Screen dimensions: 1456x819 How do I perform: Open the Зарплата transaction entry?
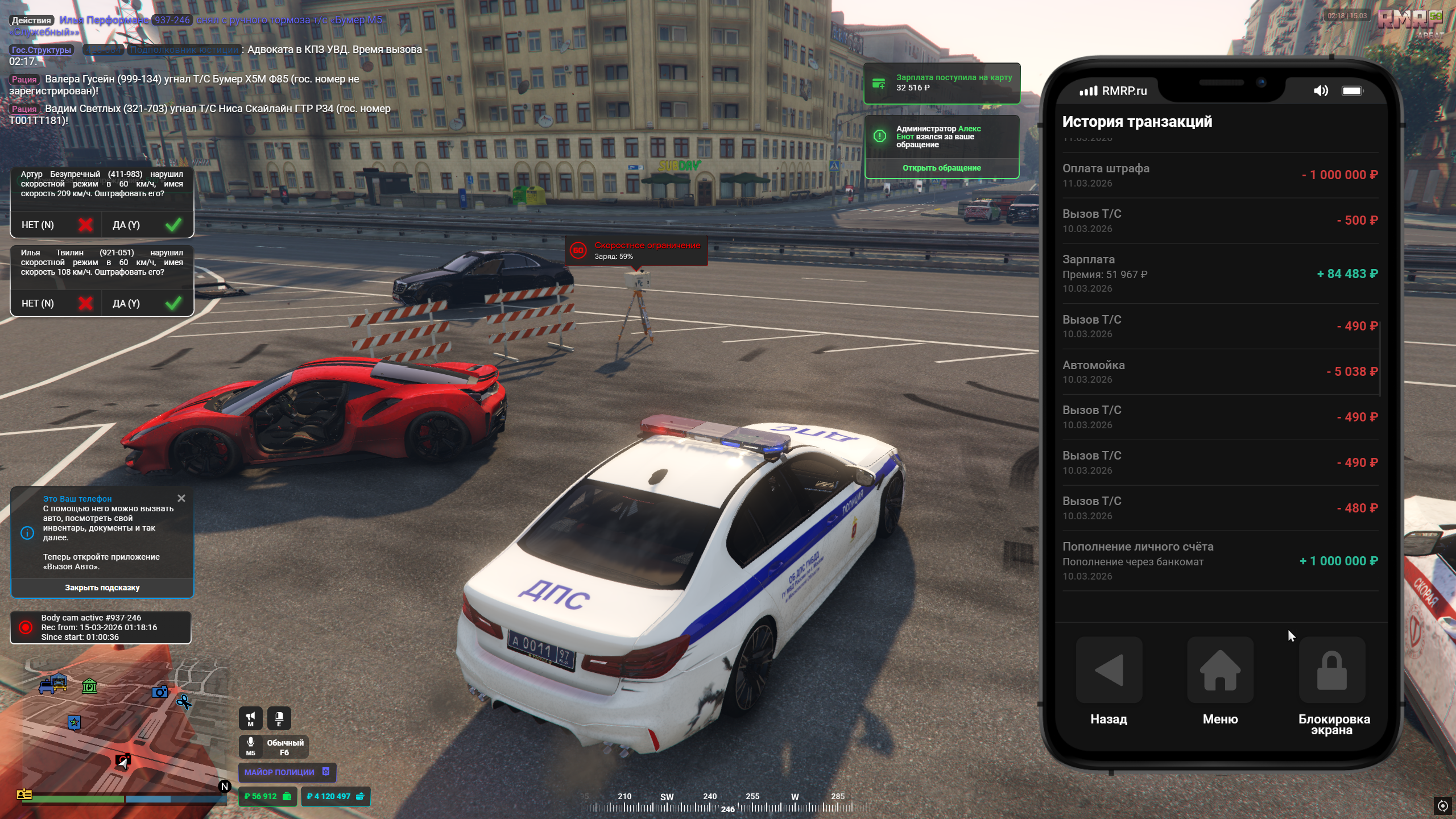click(1219, 274)
